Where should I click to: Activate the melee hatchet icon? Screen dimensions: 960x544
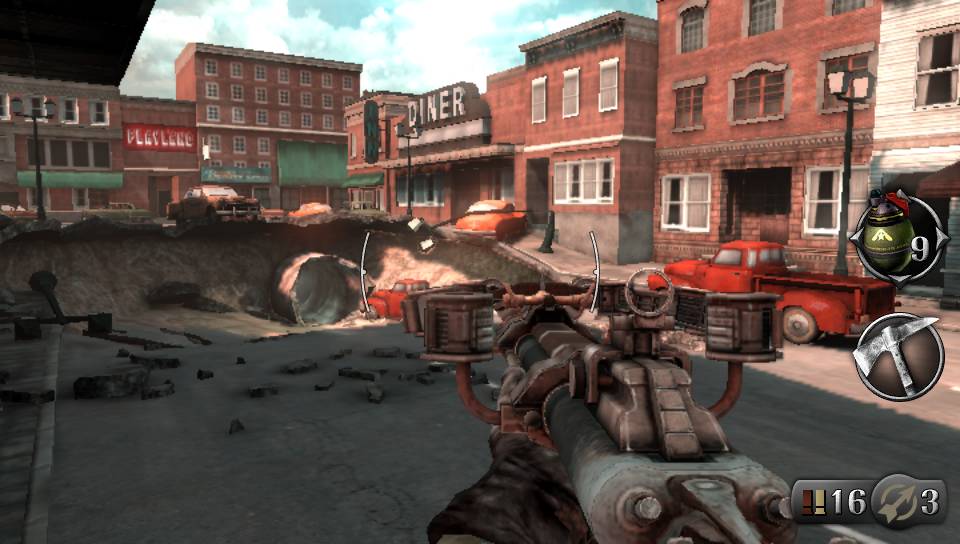898,355
